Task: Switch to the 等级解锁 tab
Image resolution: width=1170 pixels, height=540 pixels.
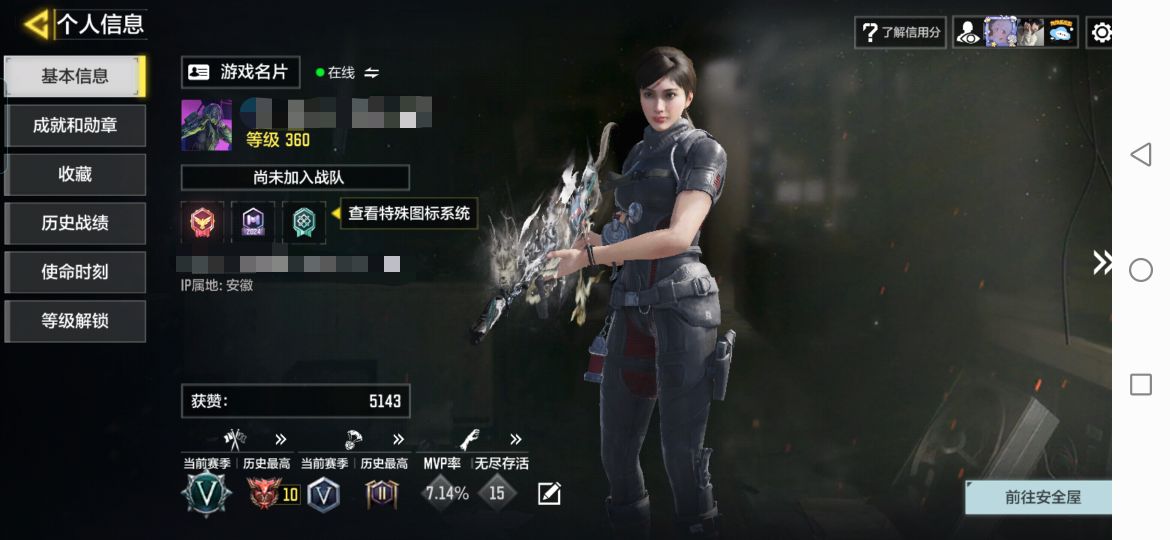Action: [75, 321]
